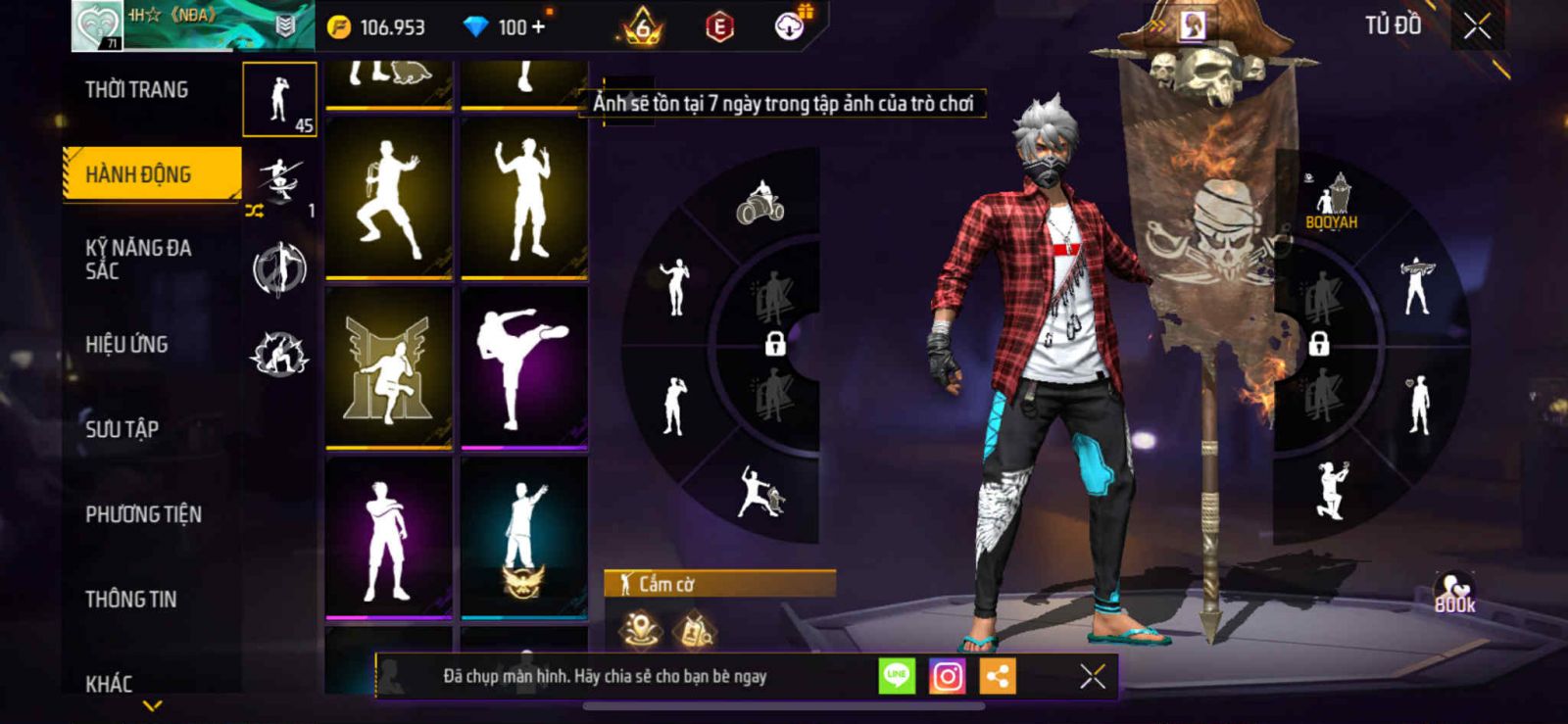The height and width of the screenshot is (724, 1568).
Task: Share screenshot via LINE
Action: [896, 676]
